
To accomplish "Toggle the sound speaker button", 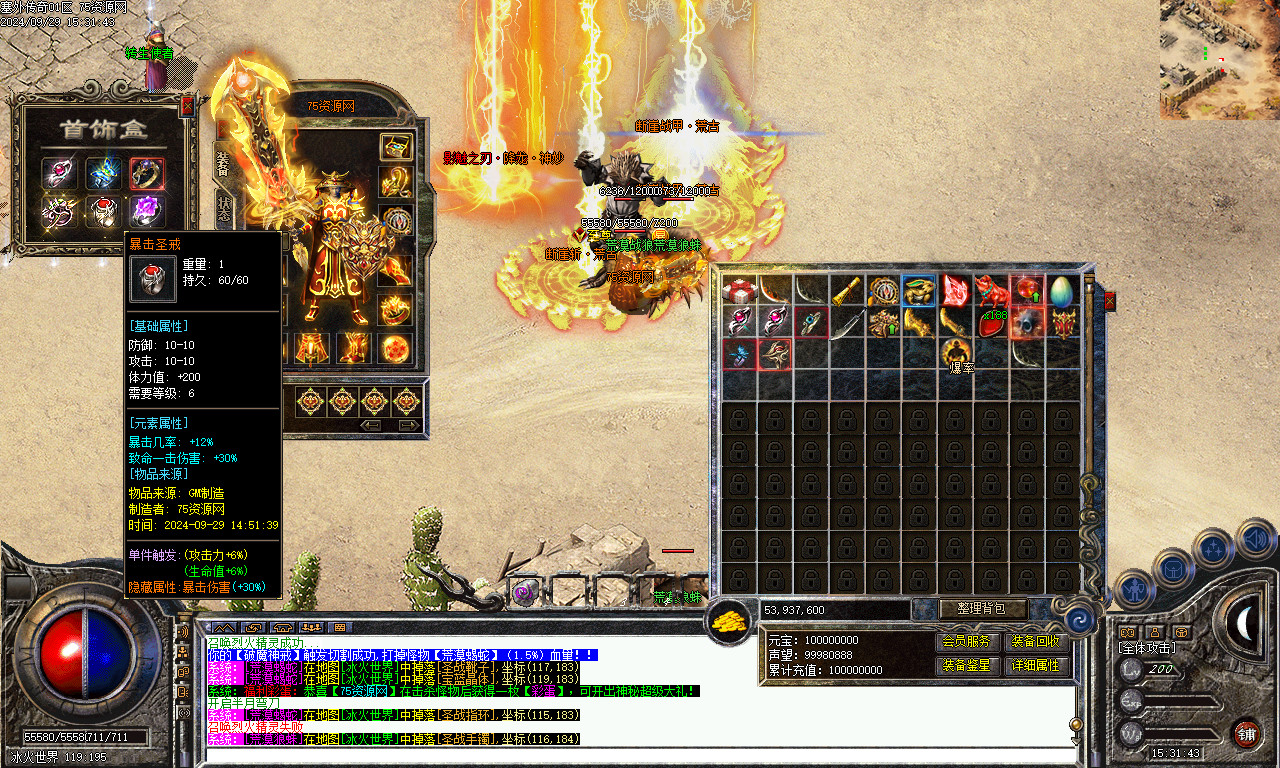I will click(x=1254, y=540).
